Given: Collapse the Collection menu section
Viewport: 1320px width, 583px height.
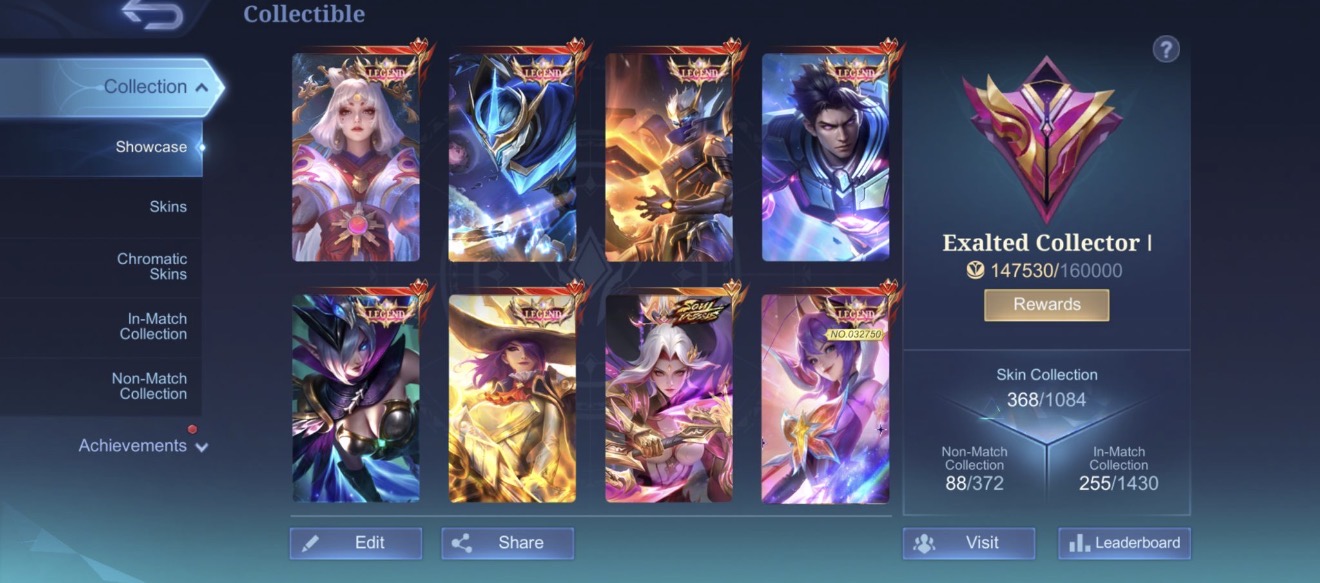Looking at the screenshot, I should pyautogui.click(x=156, y=87).
